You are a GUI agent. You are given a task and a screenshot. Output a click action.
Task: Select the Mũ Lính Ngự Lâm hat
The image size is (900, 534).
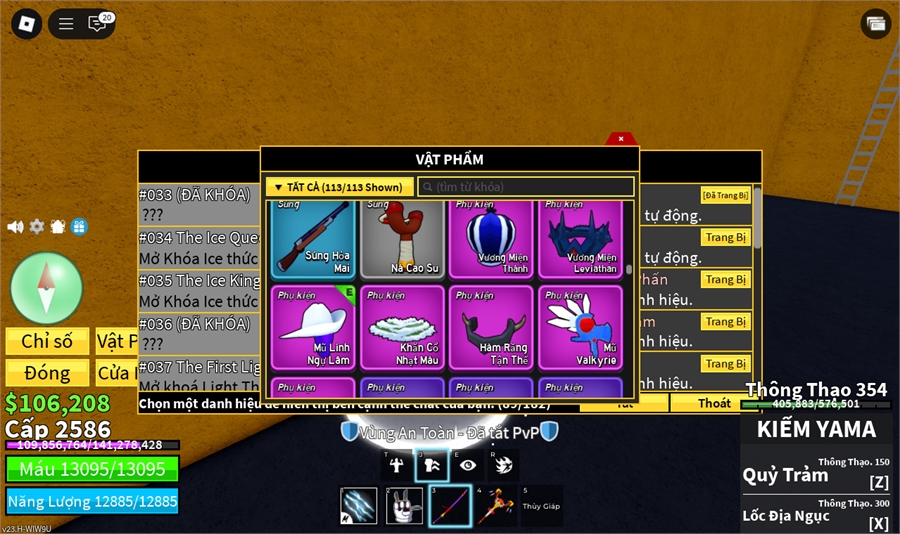pos(312,328)
